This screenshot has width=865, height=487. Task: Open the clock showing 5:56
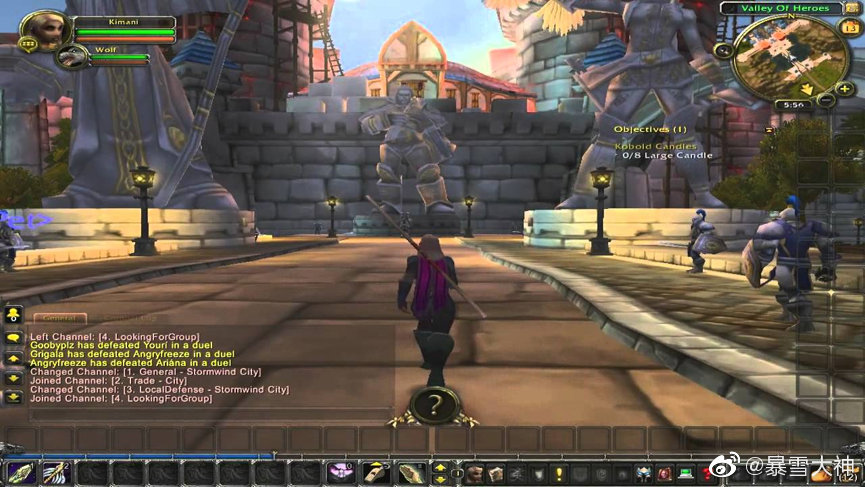click(793, 104)
